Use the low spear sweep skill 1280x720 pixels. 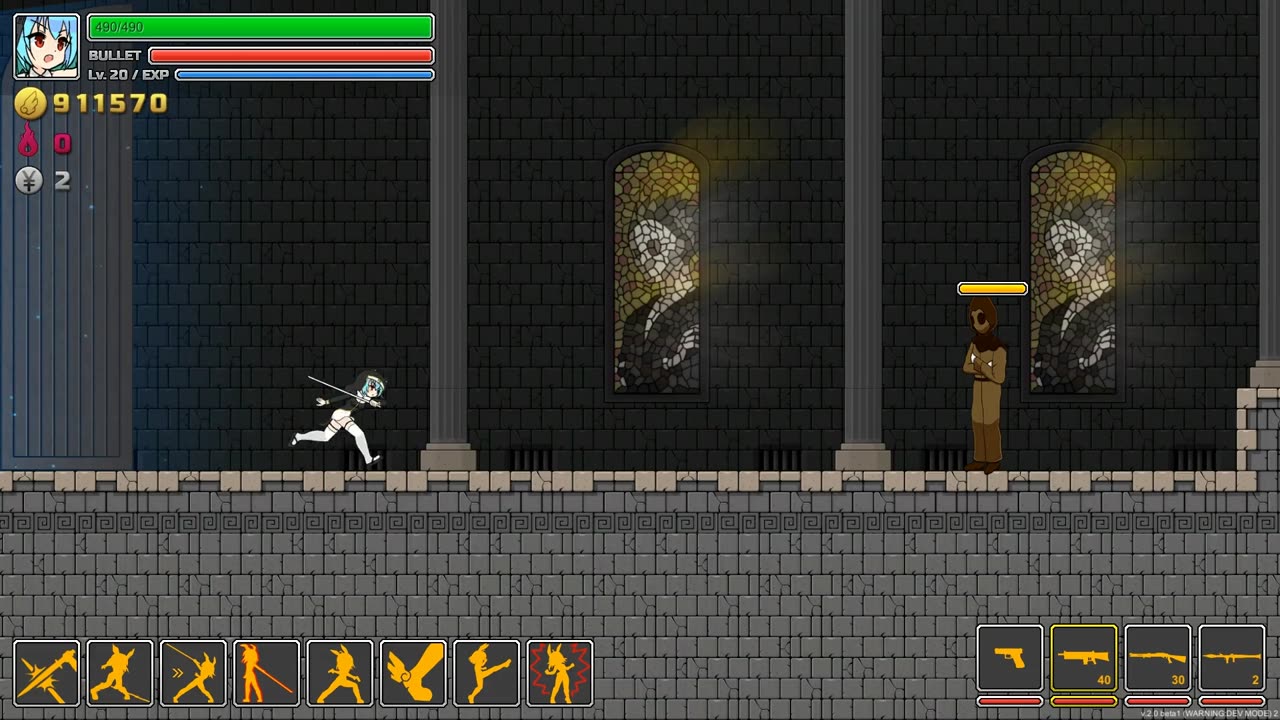coord(120,673)
